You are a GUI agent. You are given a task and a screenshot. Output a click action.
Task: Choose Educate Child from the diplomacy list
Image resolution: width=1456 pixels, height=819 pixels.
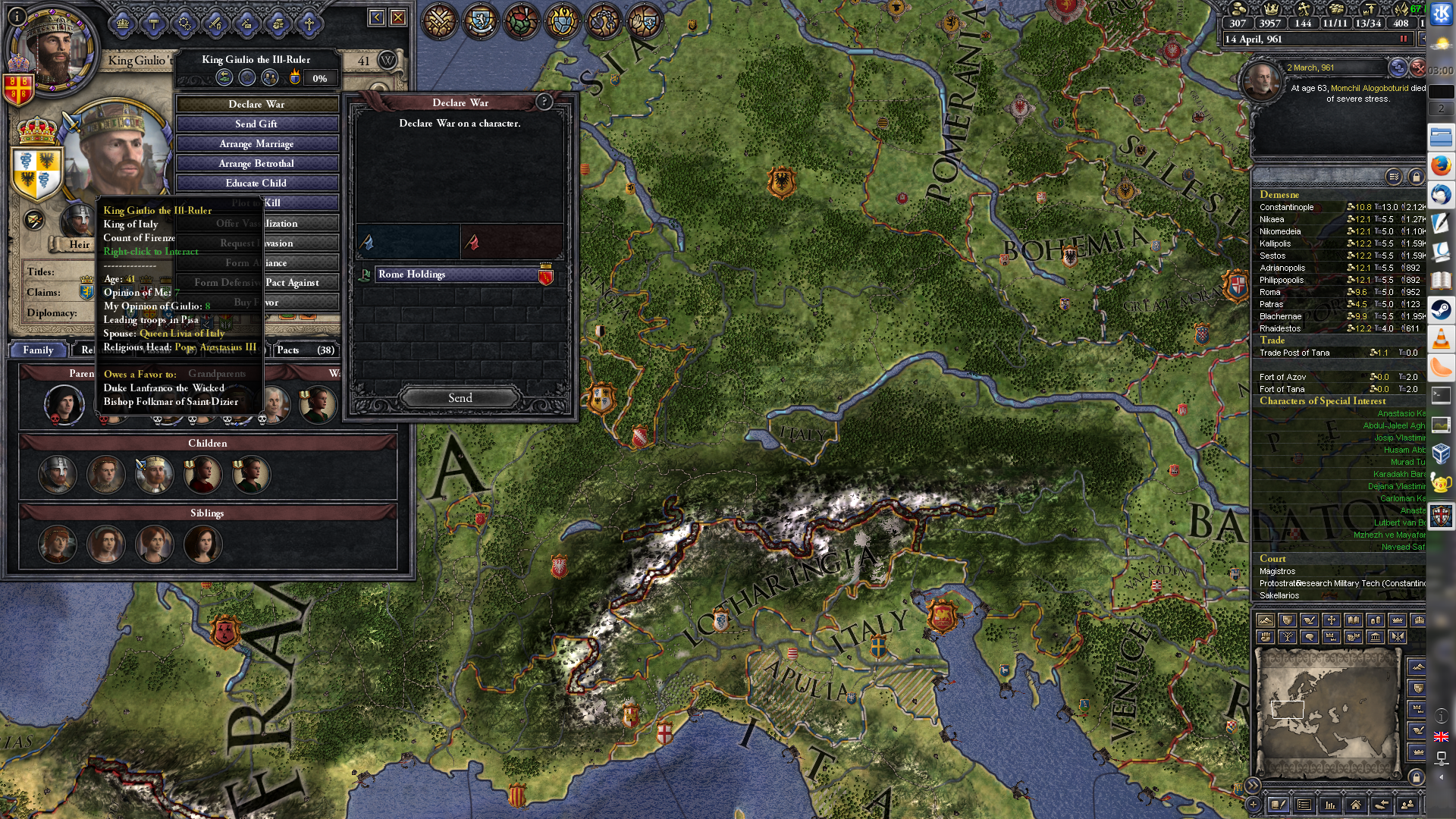pyautogui.click(x=256, y=183)
